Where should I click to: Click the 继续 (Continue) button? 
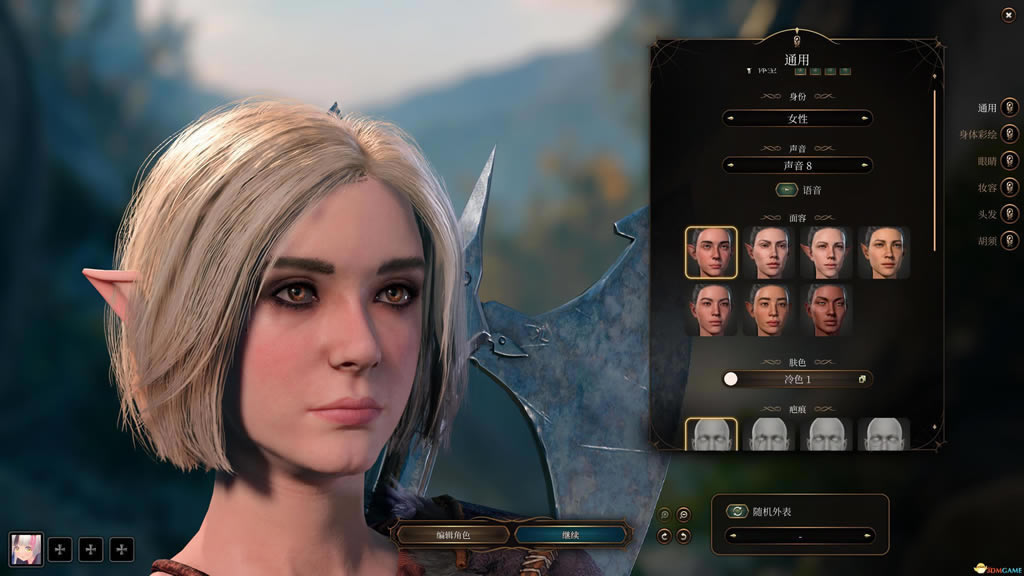571,535
